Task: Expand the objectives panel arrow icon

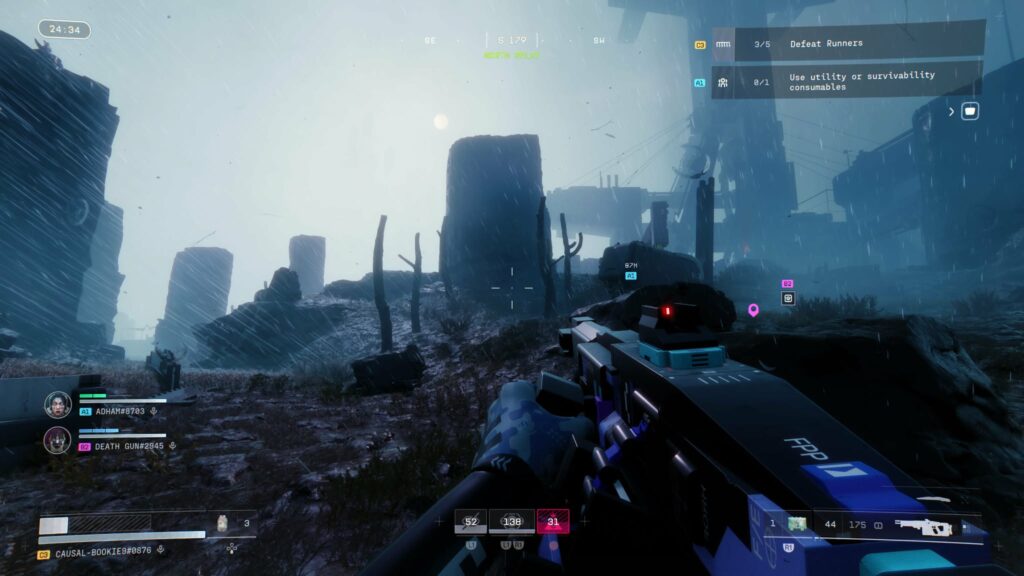Action: coord(952,112)
